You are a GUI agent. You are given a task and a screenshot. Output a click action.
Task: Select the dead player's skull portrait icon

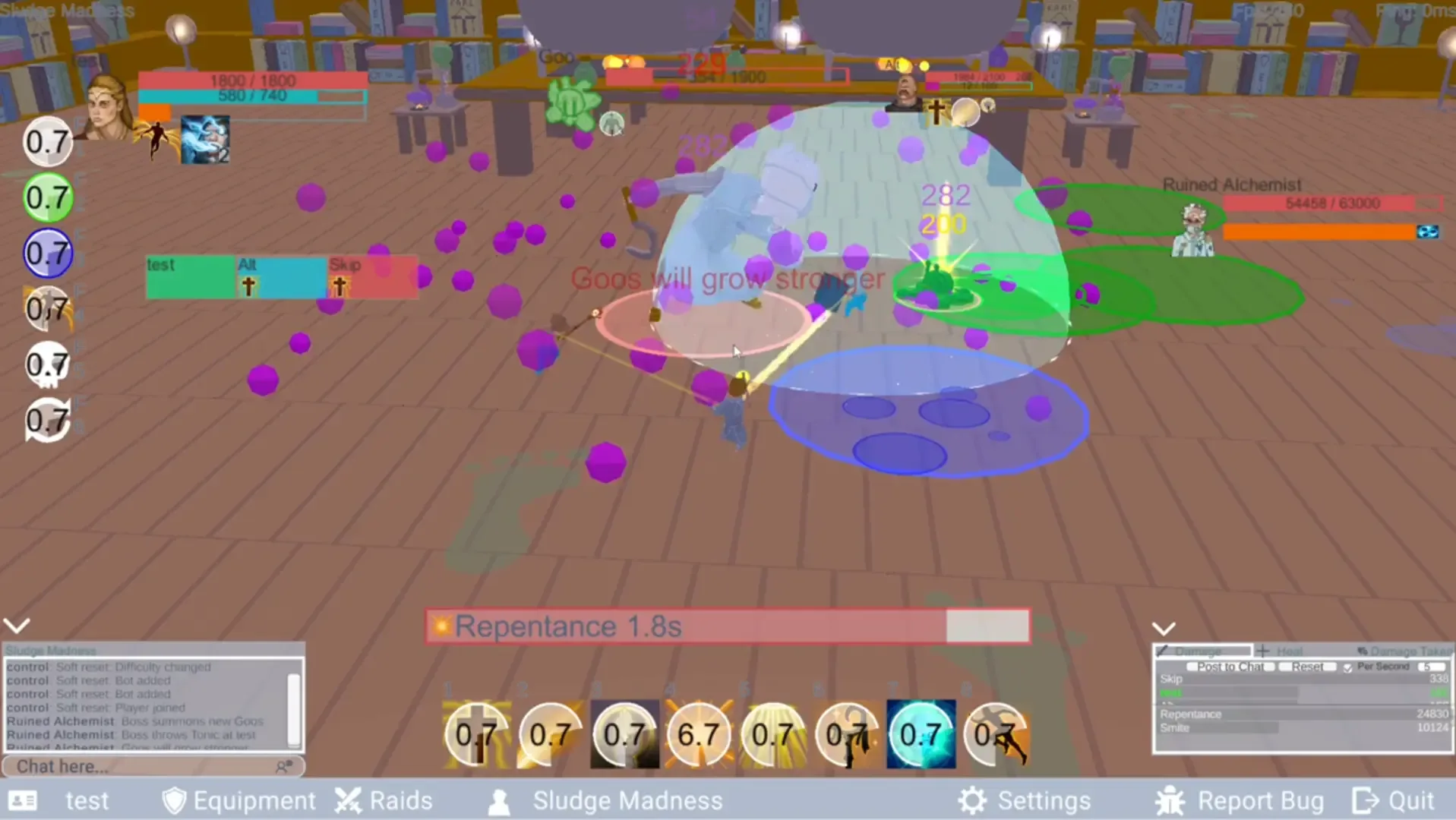click(47, 365)
